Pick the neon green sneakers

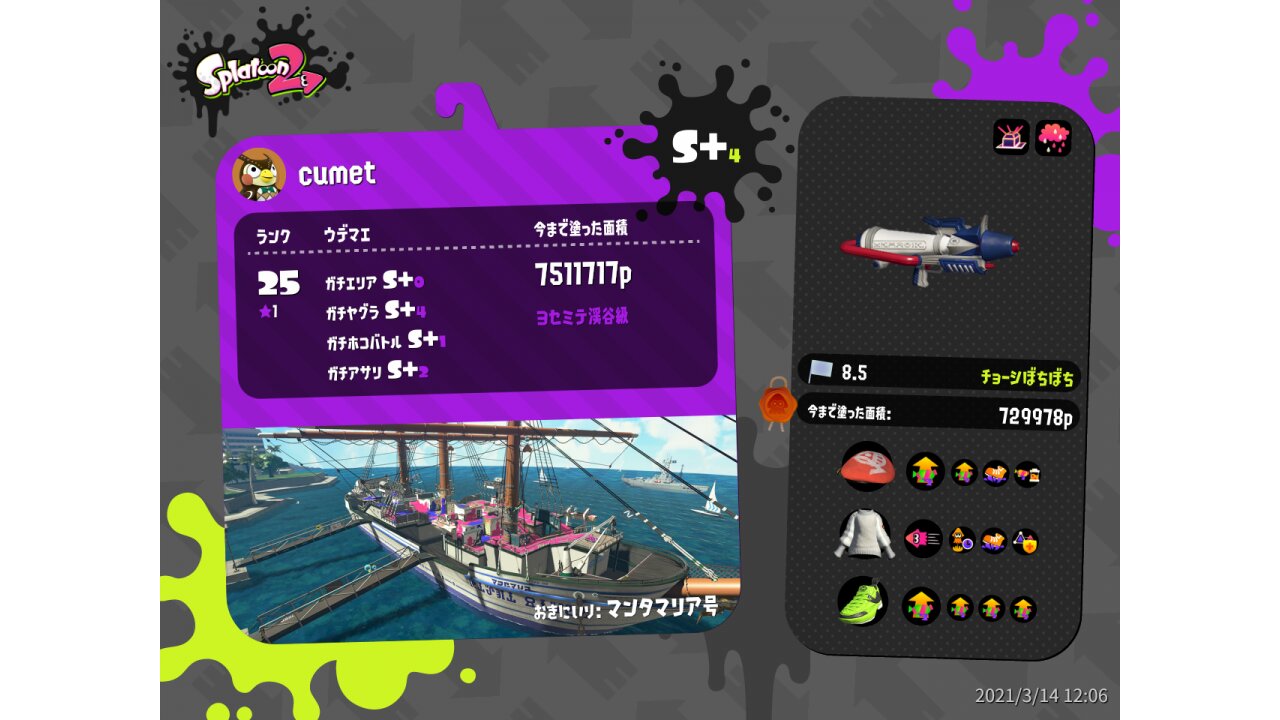point(862,602)
